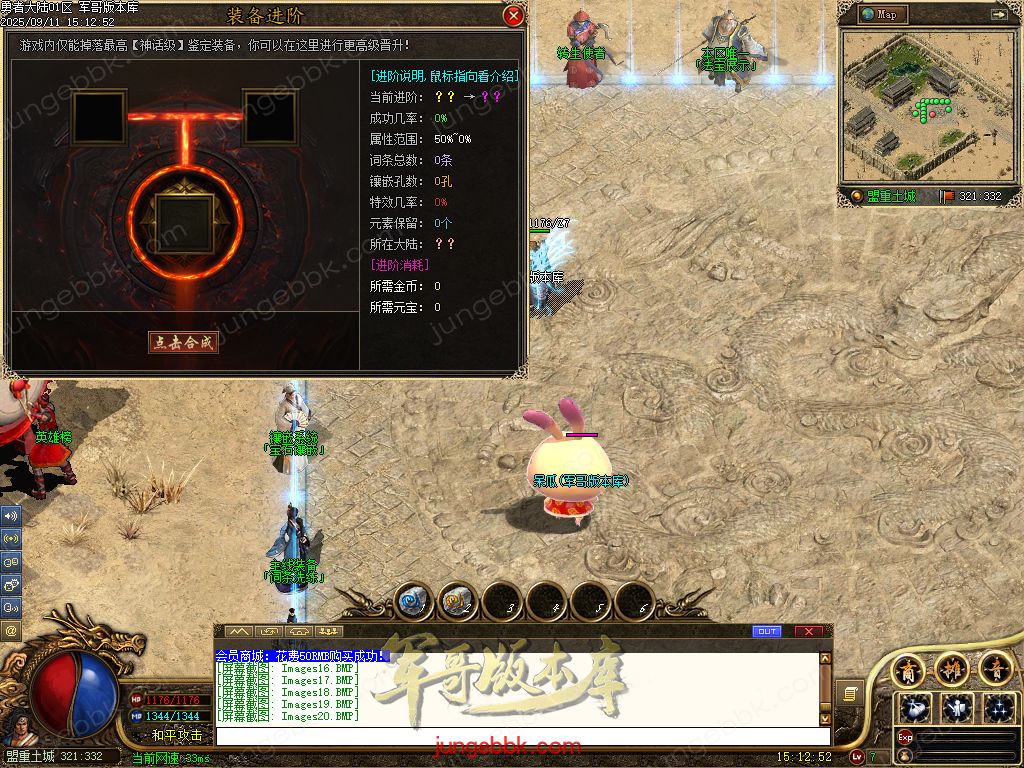Image resolution: width=1024 pixels, height=768 pixels.
Task: Select the mountain-shaped chat channel tab
Action: click(239, 631)
